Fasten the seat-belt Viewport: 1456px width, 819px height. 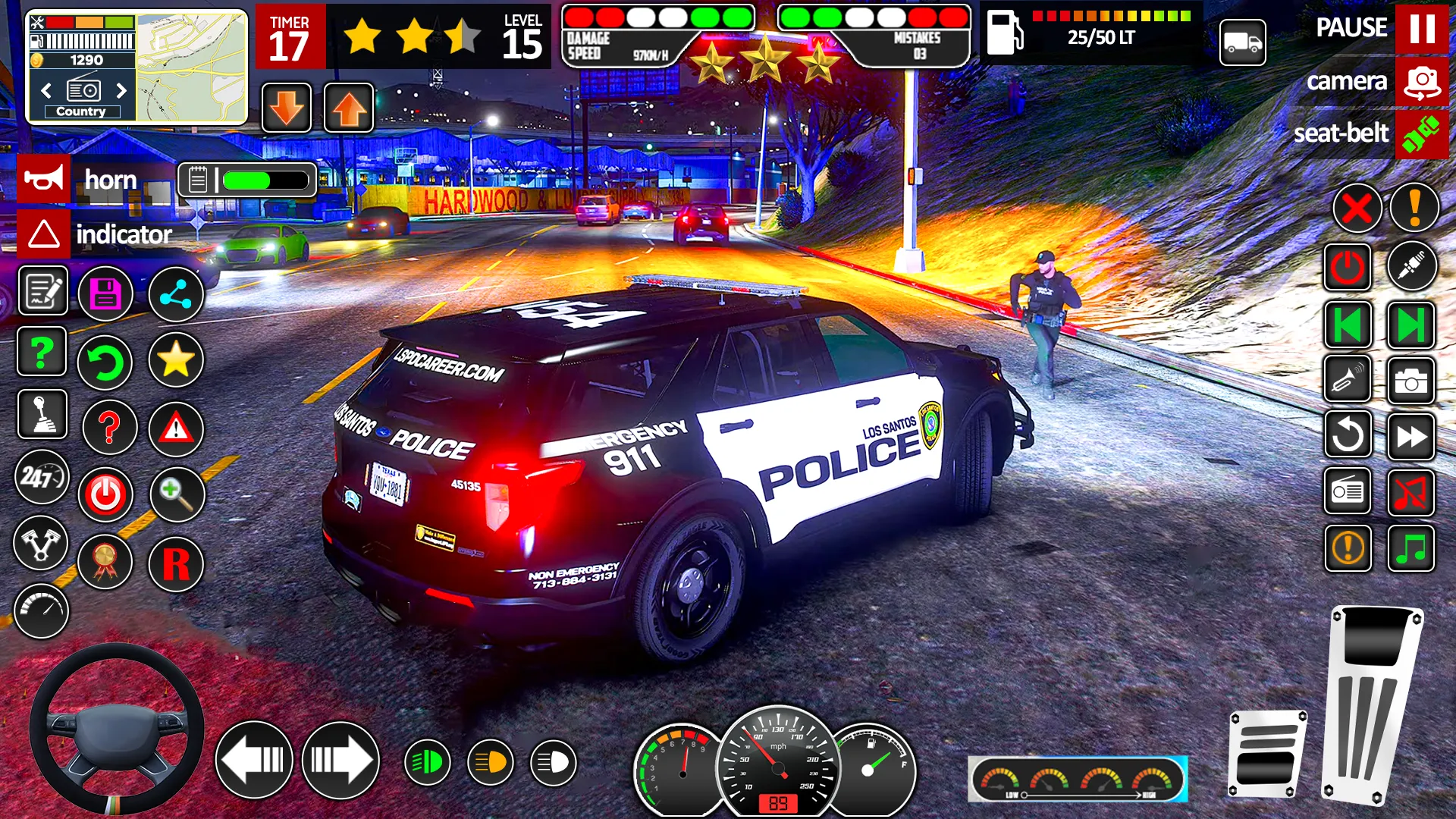click(1421, 134)
